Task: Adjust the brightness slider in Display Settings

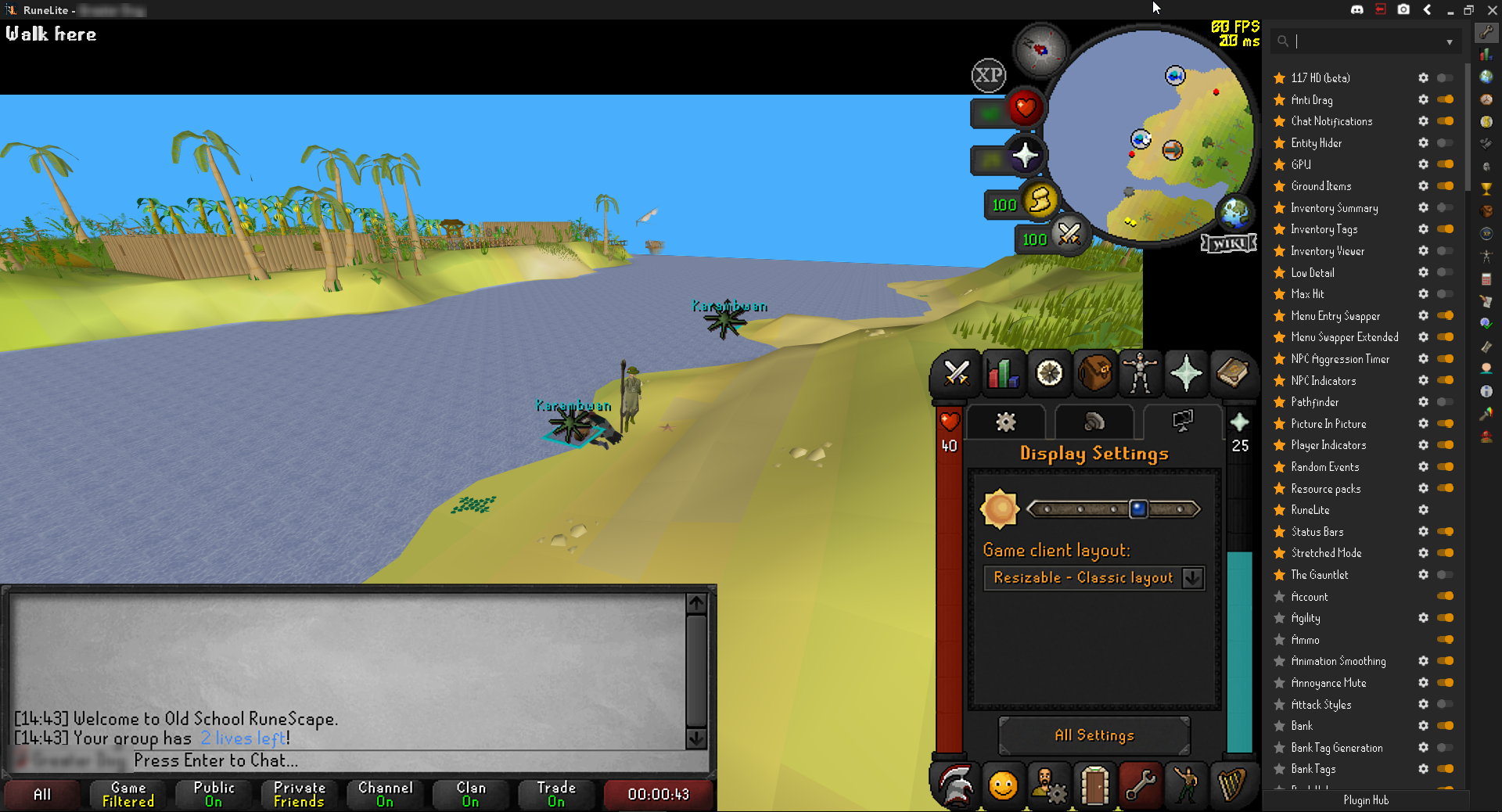Action: 1138,509
